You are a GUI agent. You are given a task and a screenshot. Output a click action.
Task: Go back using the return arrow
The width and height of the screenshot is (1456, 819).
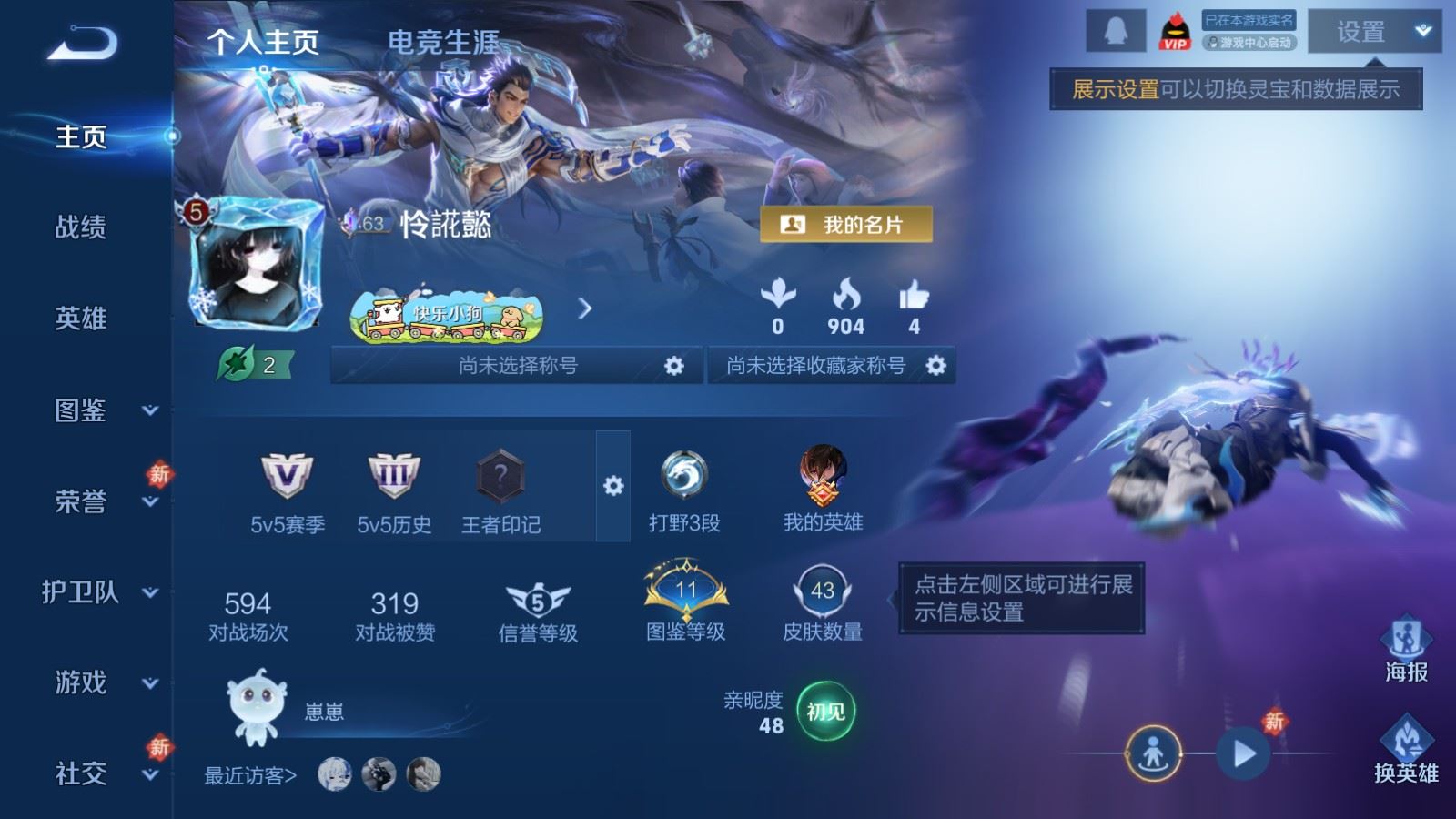pyautogui.click(x=82, y=43)
